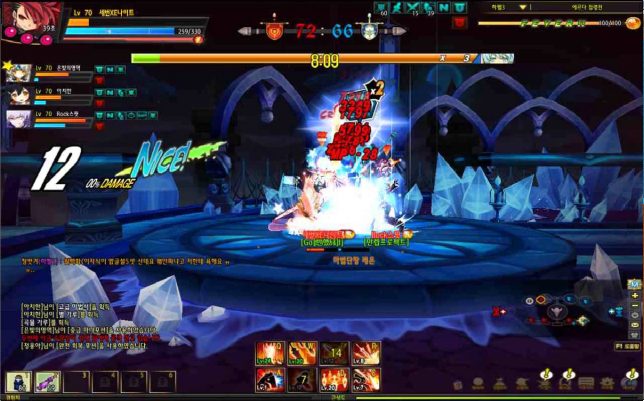Image resolution: width=644 pixels, height=401 pixels.
Task: Select the party member named Rock
Action: tap(20, 118)
